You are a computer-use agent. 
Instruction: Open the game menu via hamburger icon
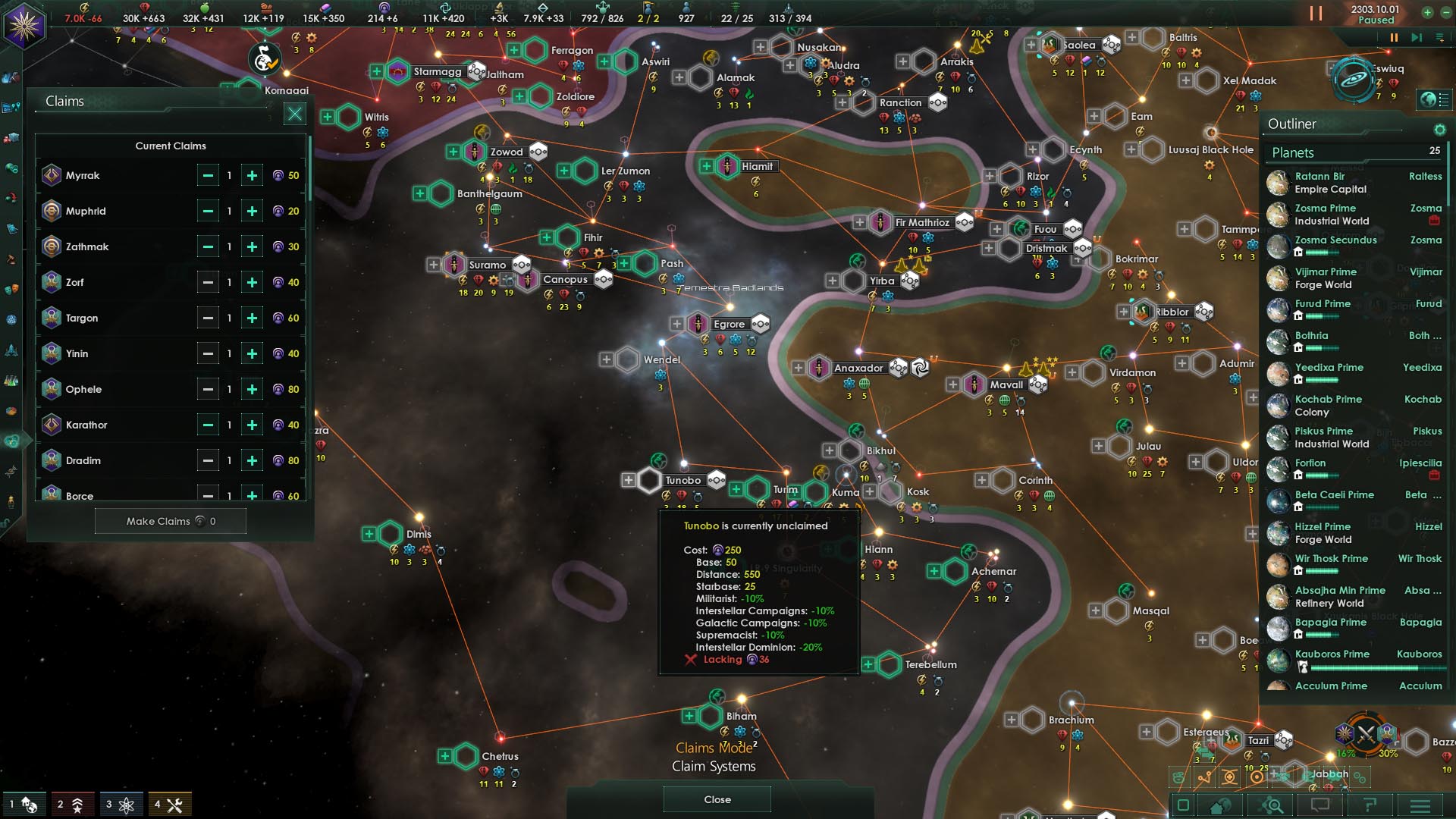click(x=1421, y=805)
